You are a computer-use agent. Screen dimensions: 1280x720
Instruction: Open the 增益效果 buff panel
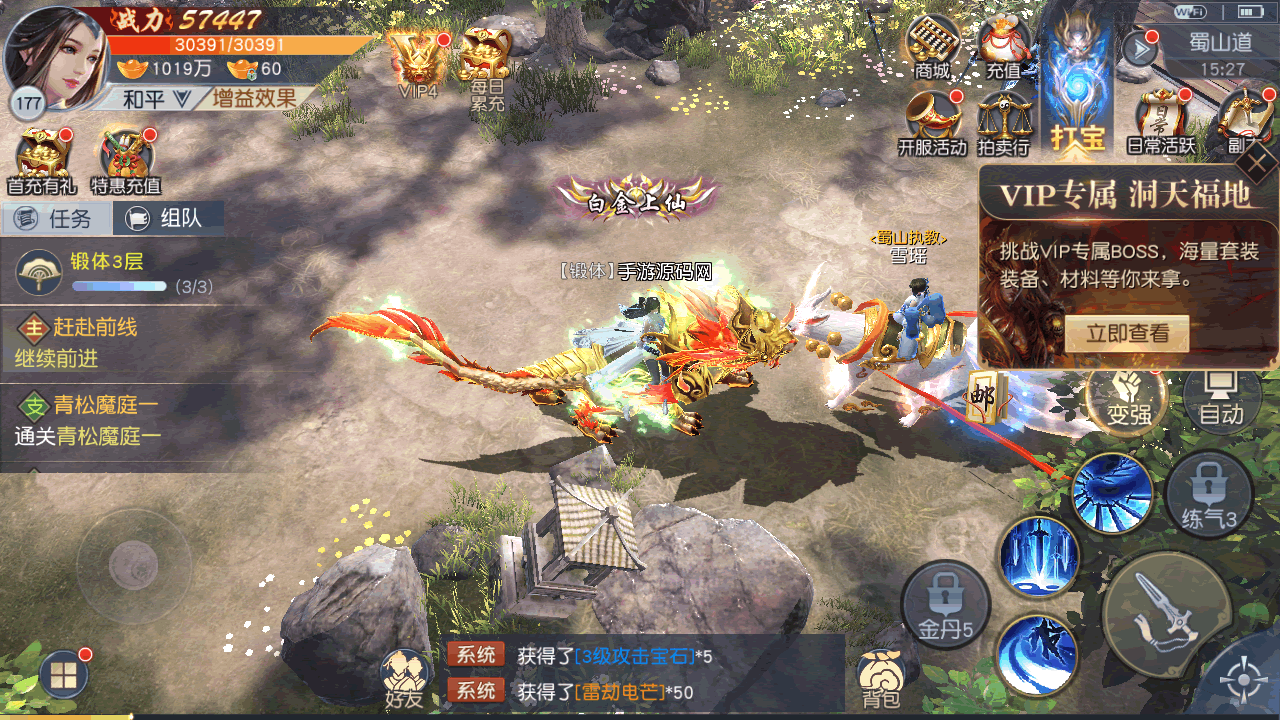point(254,98)
